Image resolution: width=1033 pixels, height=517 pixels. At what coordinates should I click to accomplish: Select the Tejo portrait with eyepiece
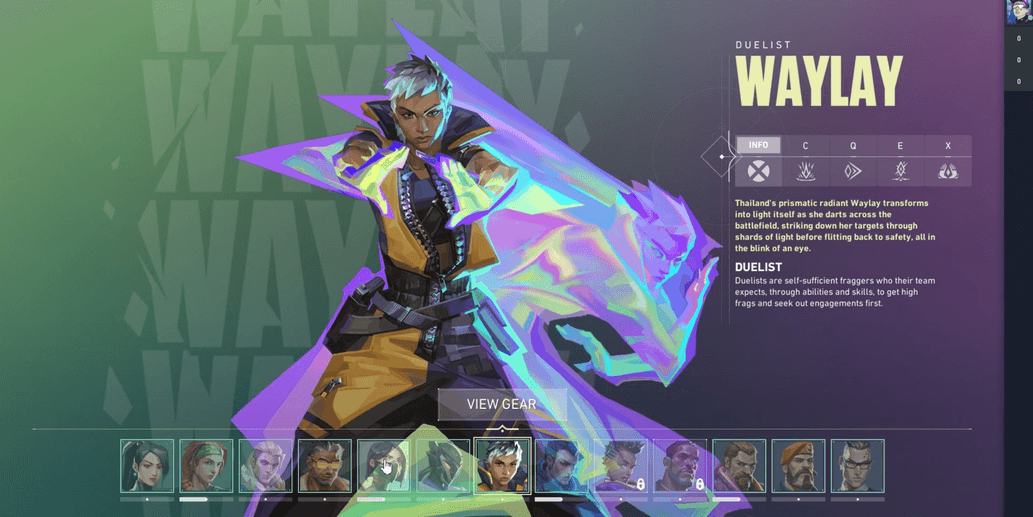324,466
